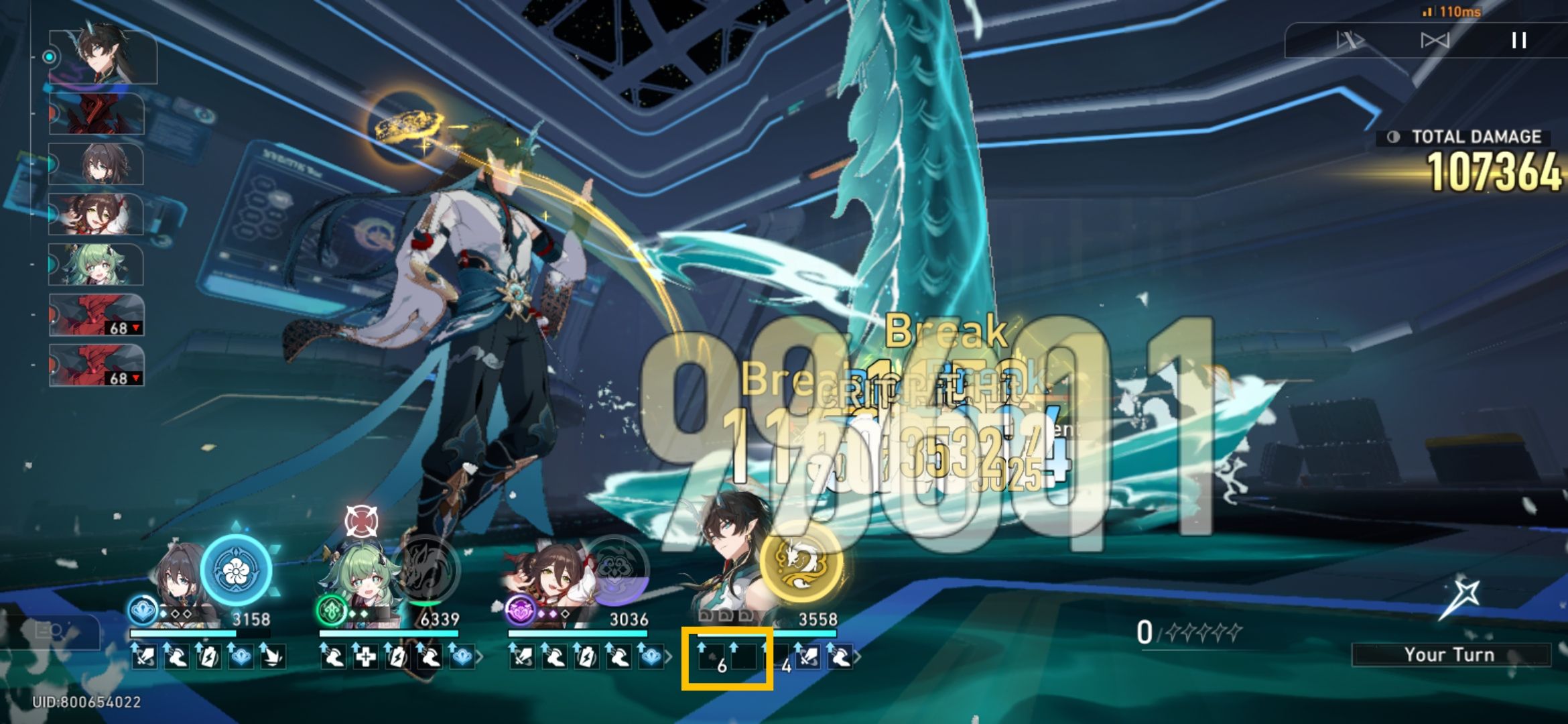
Task: Click the healing cross buff under Huohuo
Action: tap(367, 658)
